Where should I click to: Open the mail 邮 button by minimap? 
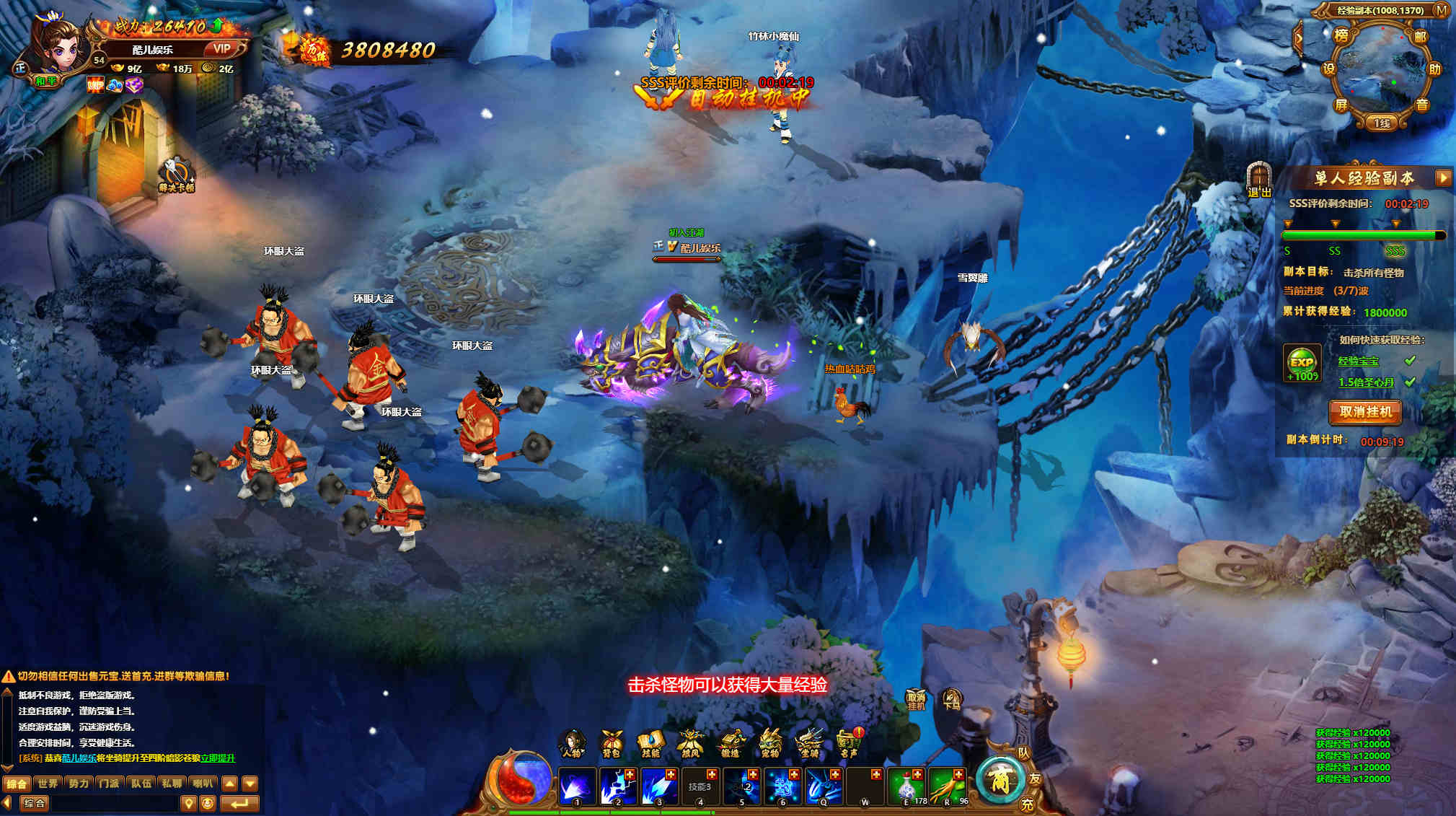(x=1420, y=37)
